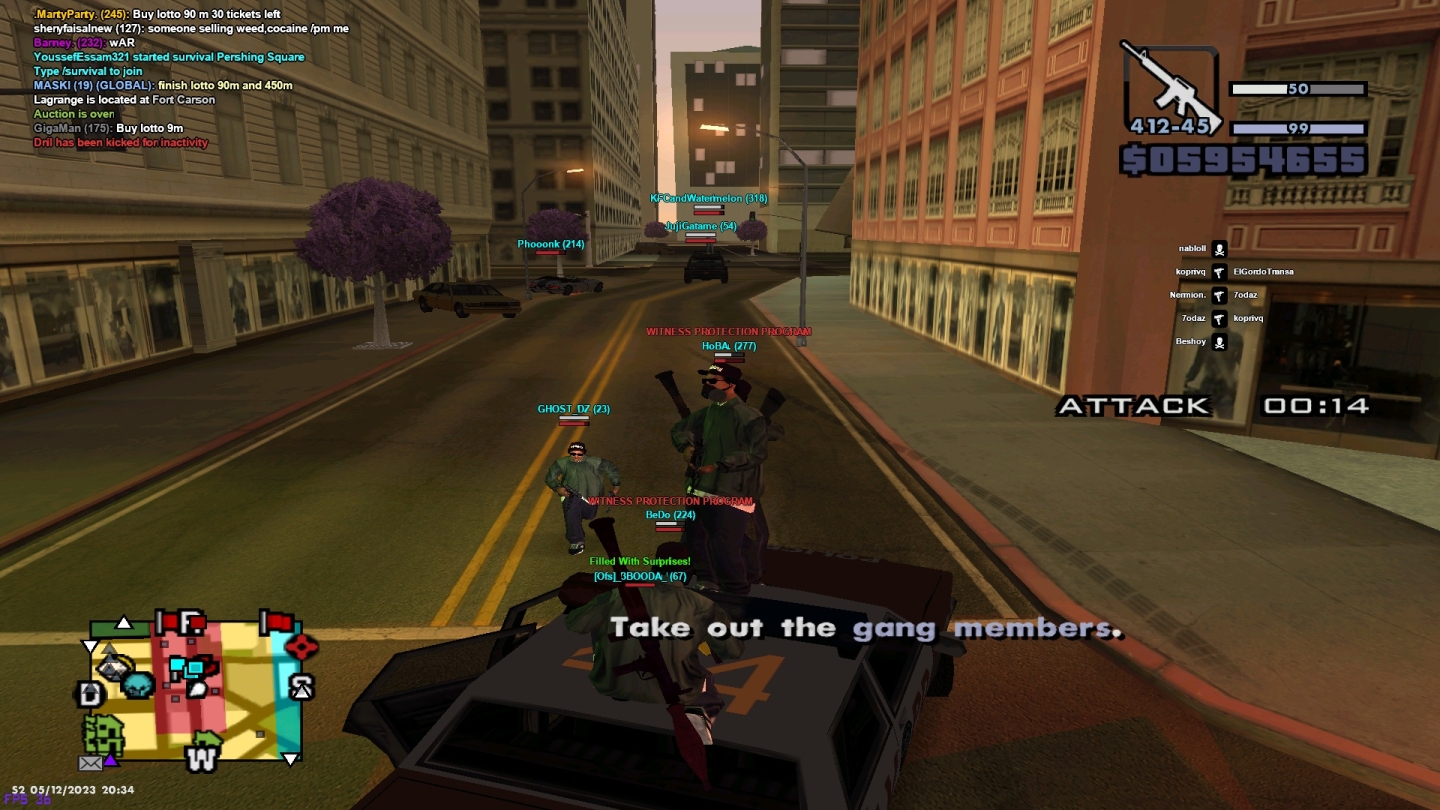Select the GHOST_DZ (23) player nametag

point(573,409)
